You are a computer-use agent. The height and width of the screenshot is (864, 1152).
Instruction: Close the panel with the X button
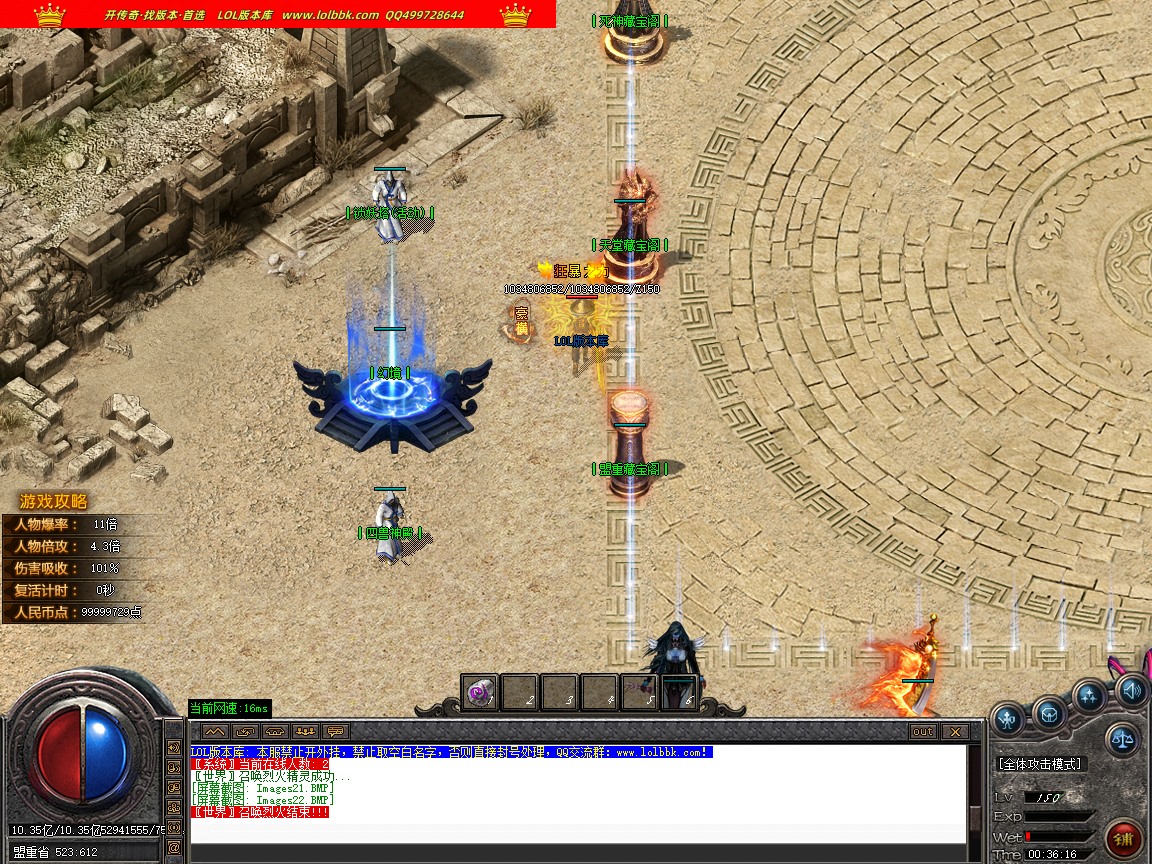(955, 731)
